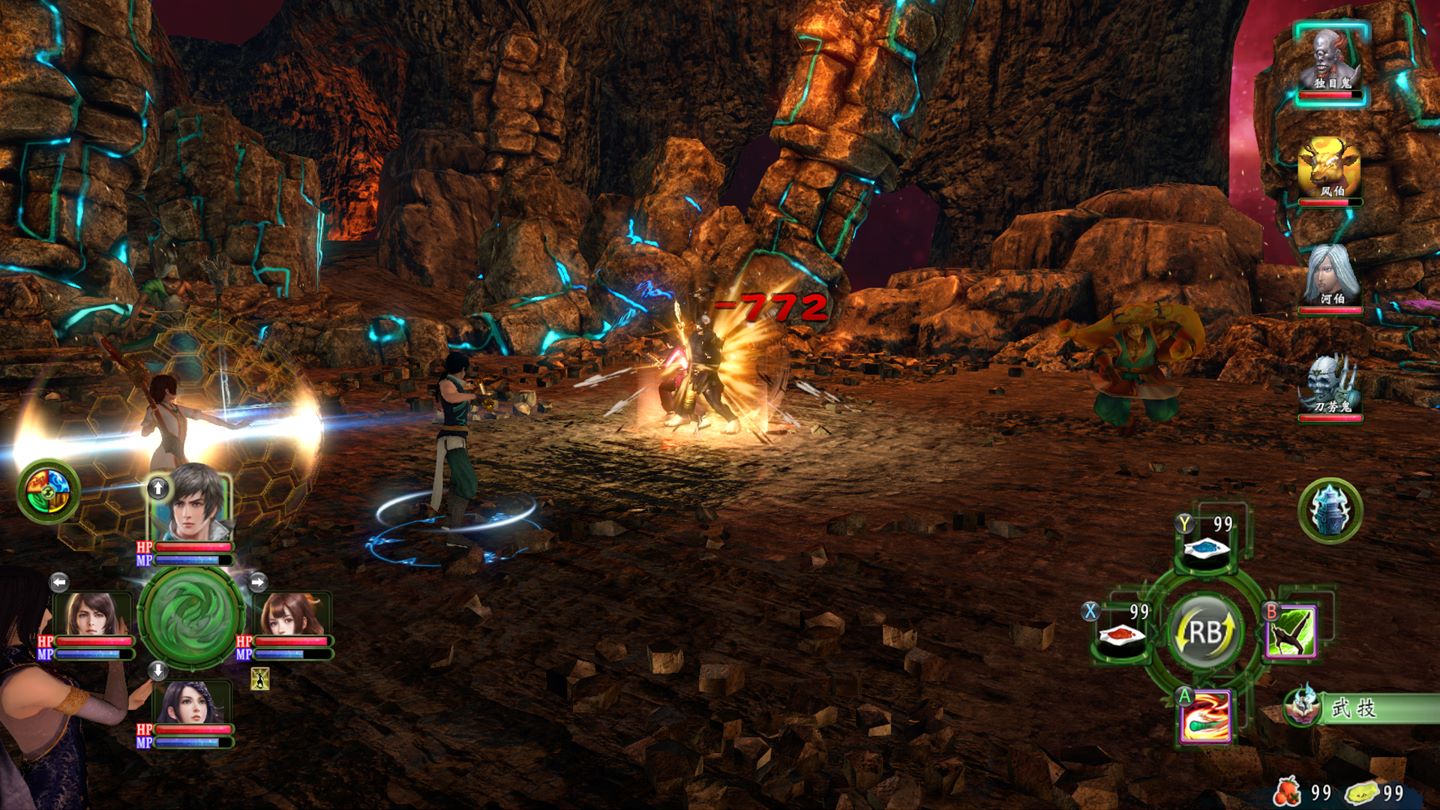
Task: Activate the green kick skill
Action: click(x=1291, y=631)
